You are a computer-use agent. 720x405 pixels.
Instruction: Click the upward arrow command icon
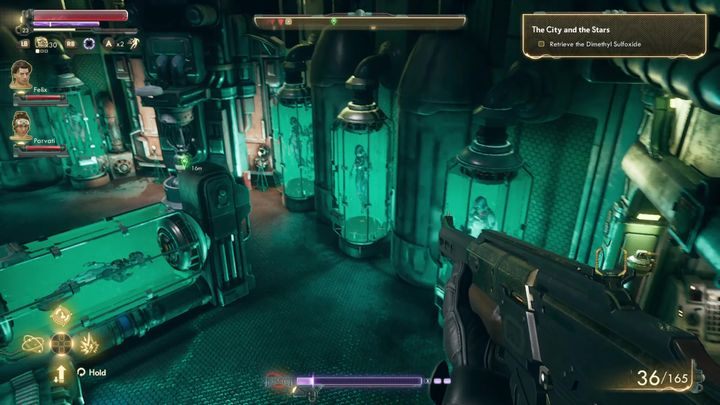click(x=61, y=372)
